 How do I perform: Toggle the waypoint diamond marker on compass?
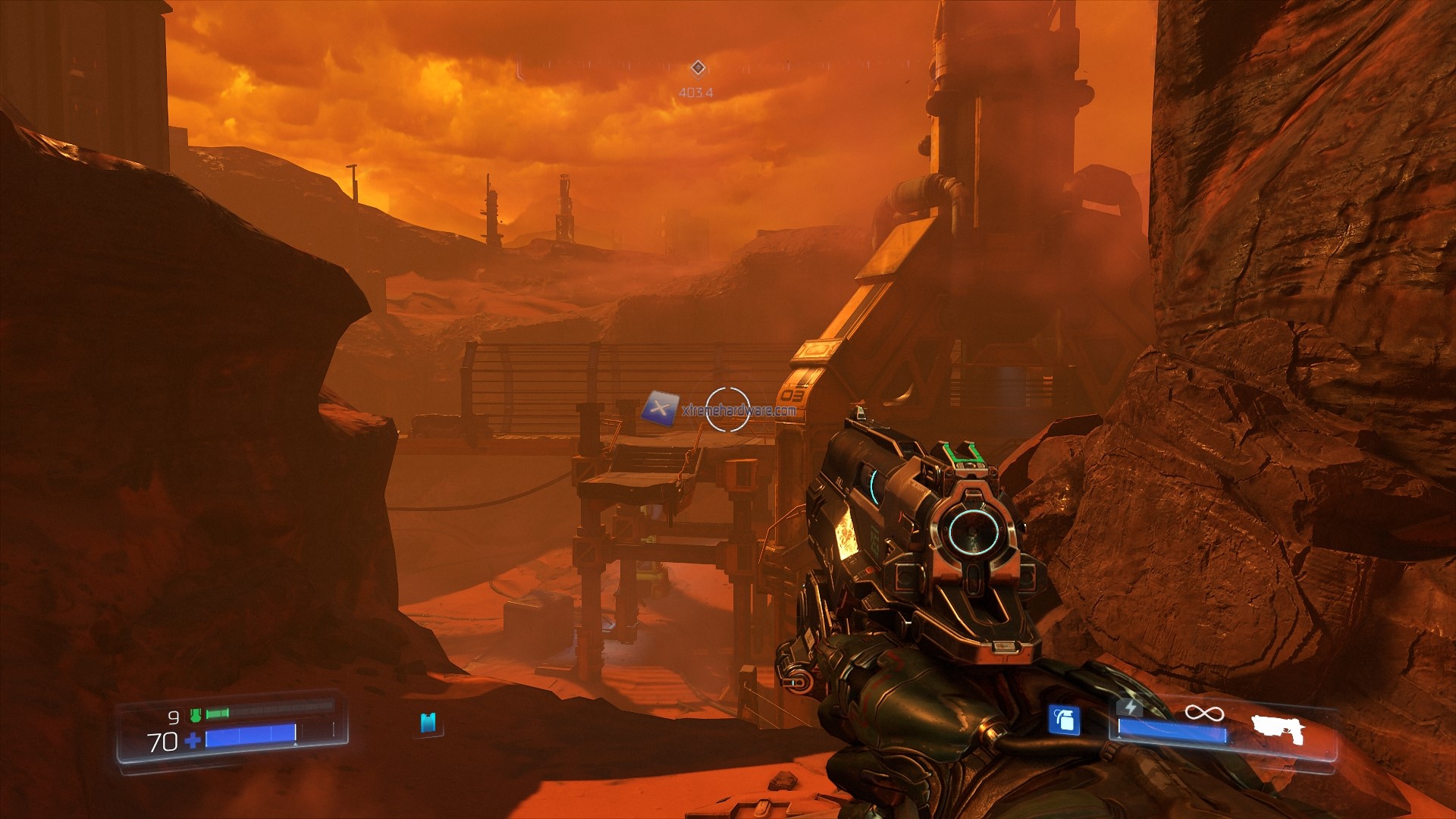click(x=698, y=67)
